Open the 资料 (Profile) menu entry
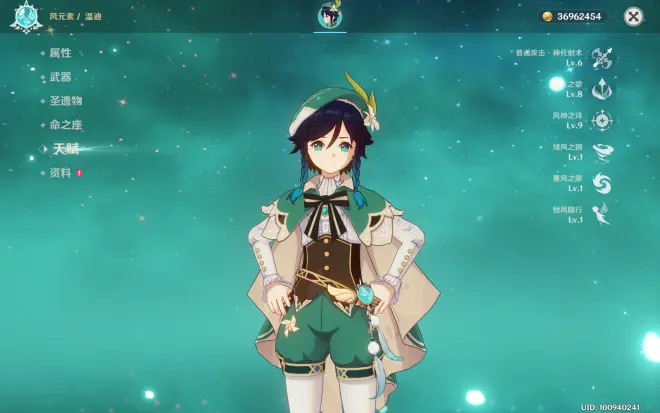The height and width of the screenshot is (413, 660). 60,173
